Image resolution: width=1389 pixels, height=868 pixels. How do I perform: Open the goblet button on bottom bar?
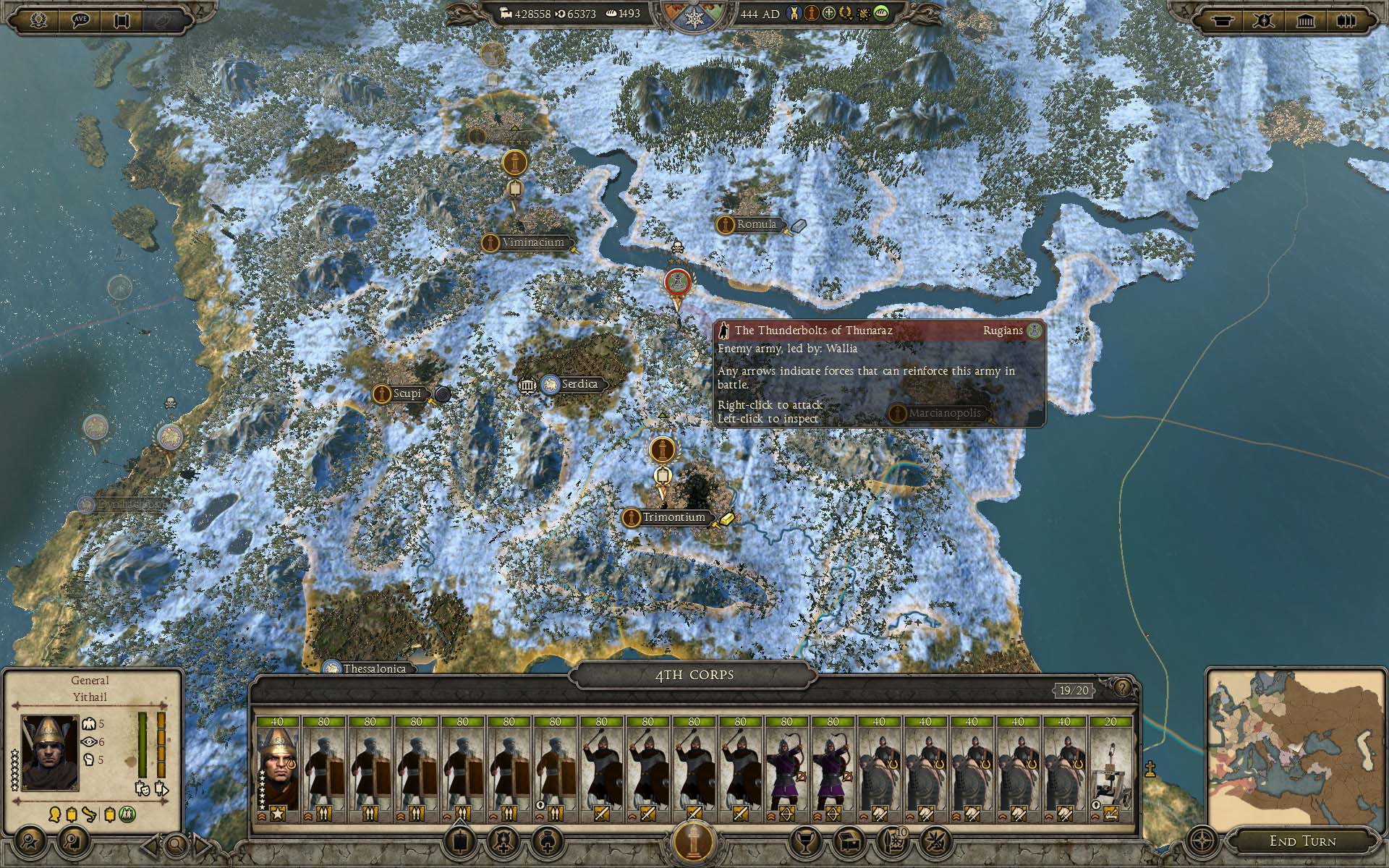pyautogui.click(x=803, y=841)
